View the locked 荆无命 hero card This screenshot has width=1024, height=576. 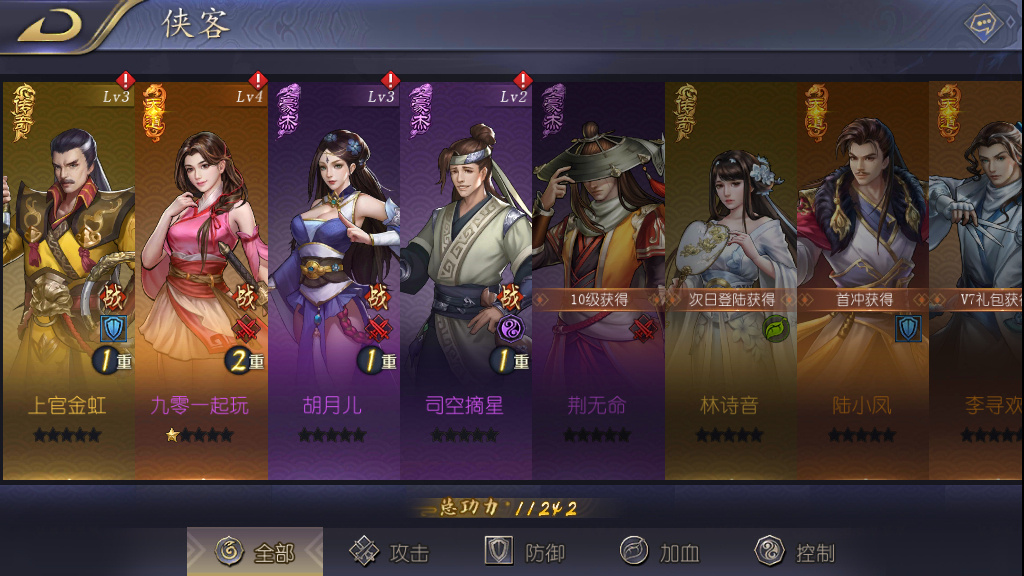point(598,280)
